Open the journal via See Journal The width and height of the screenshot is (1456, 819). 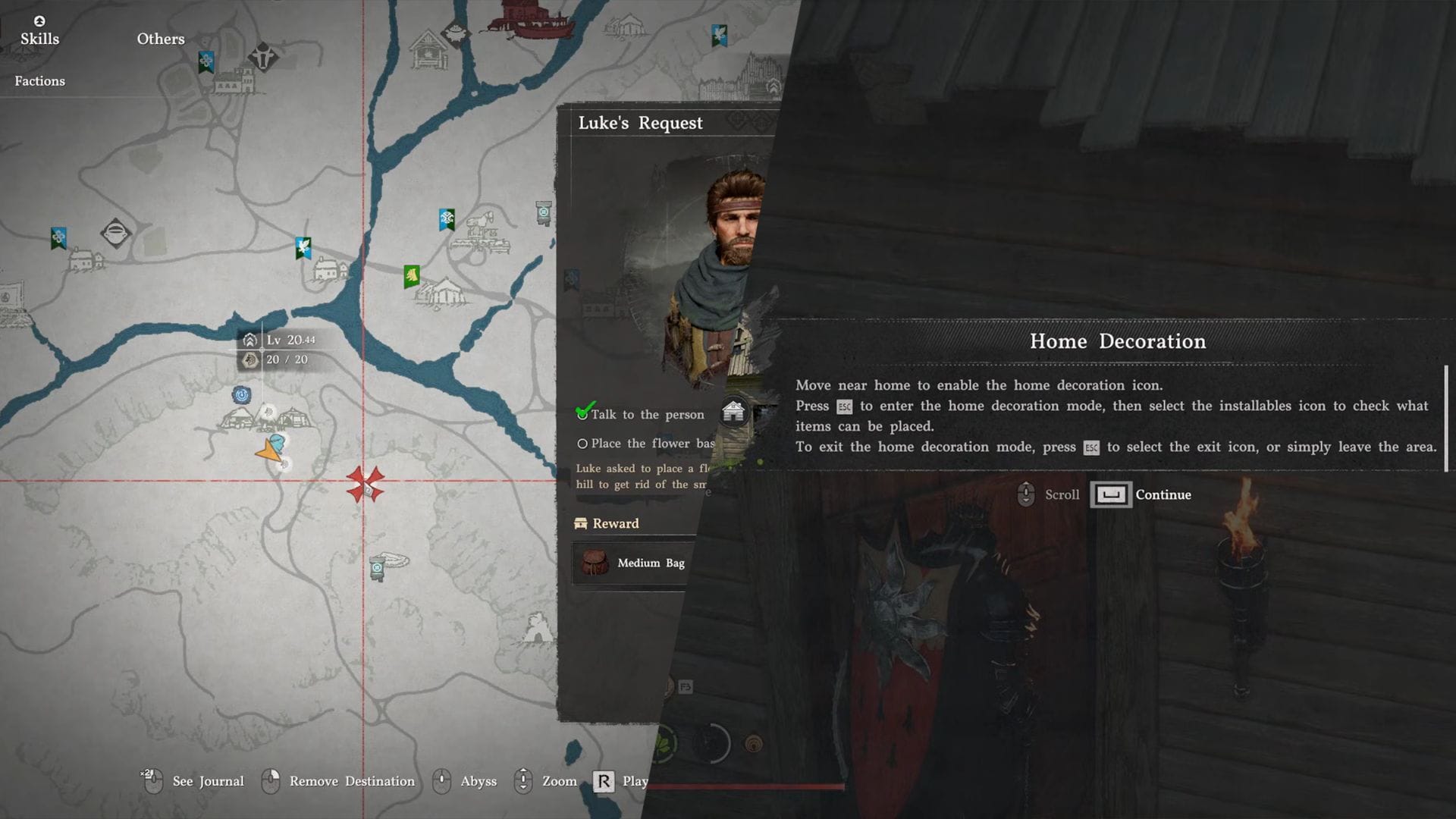pos(208,781)
